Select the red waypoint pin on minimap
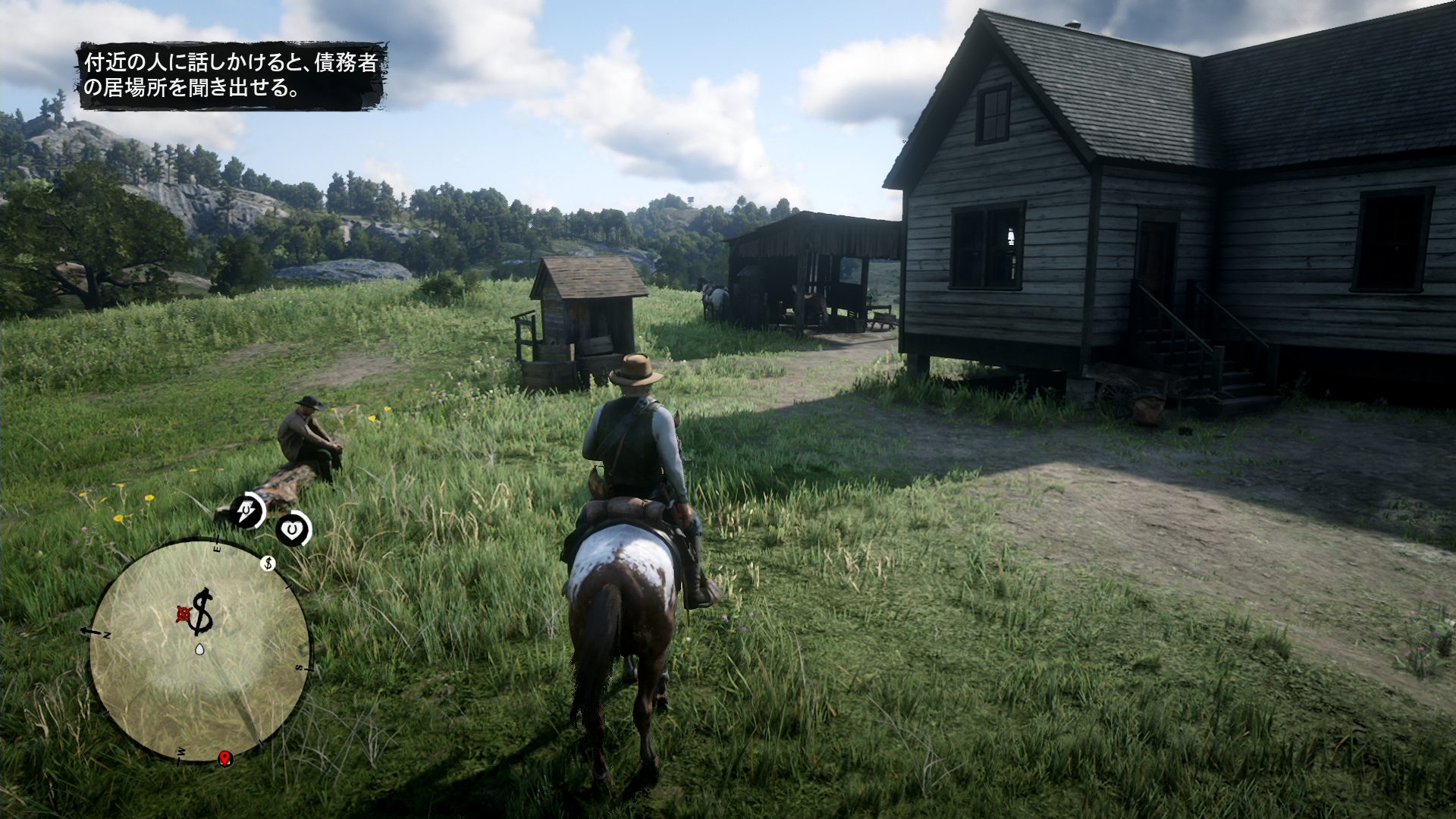 pos(224,758)
